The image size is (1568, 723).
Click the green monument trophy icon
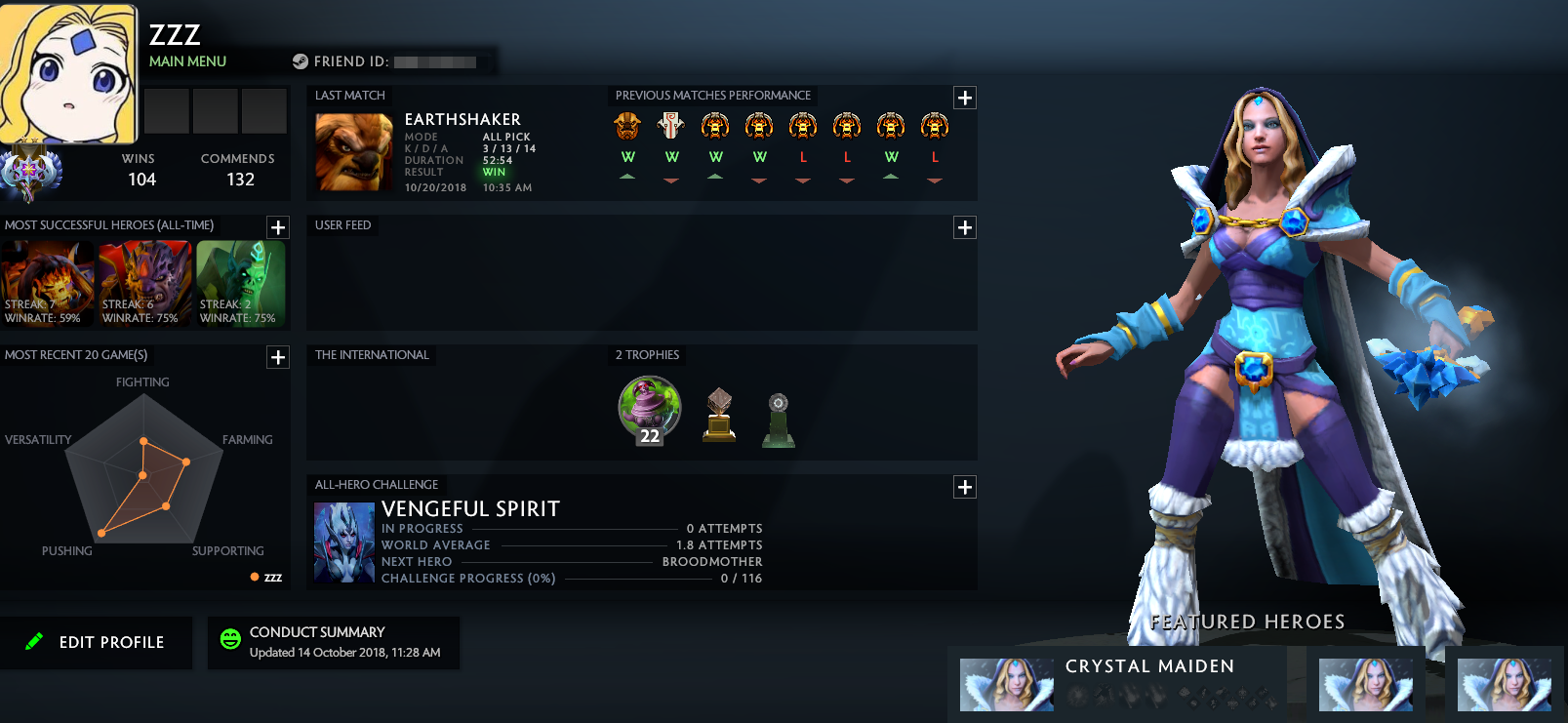[x=780, y=422]
